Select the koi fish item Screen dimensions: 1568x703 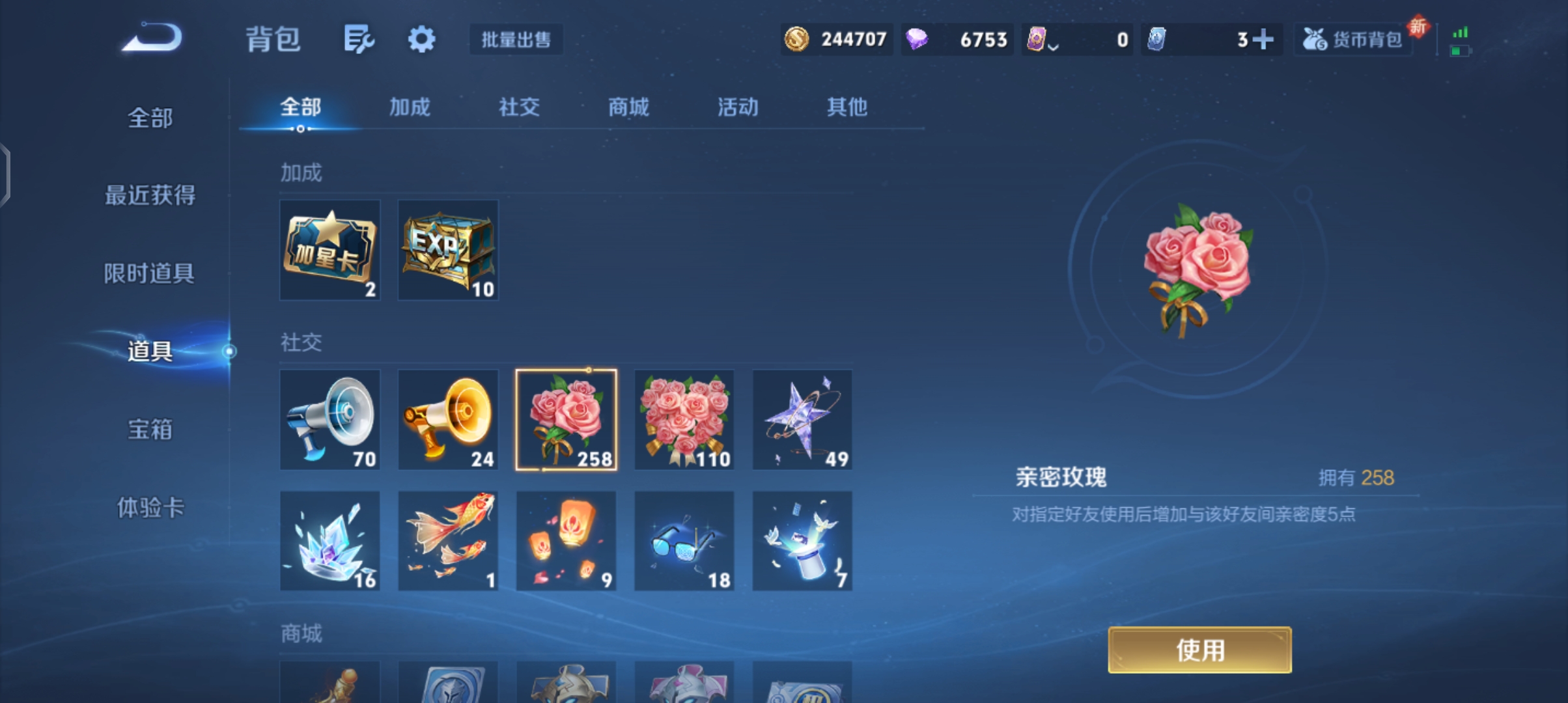coord(448,540)
